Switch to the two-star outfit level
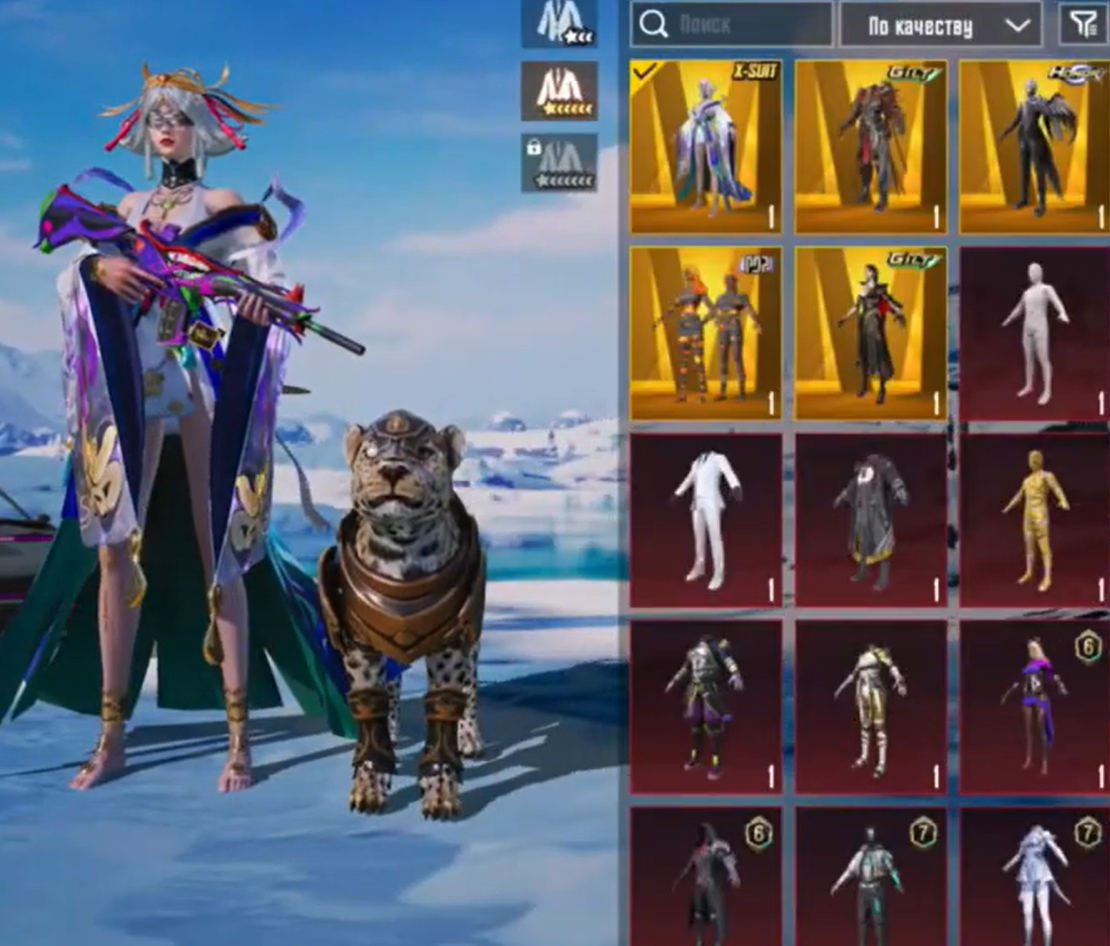 (559, 23)
